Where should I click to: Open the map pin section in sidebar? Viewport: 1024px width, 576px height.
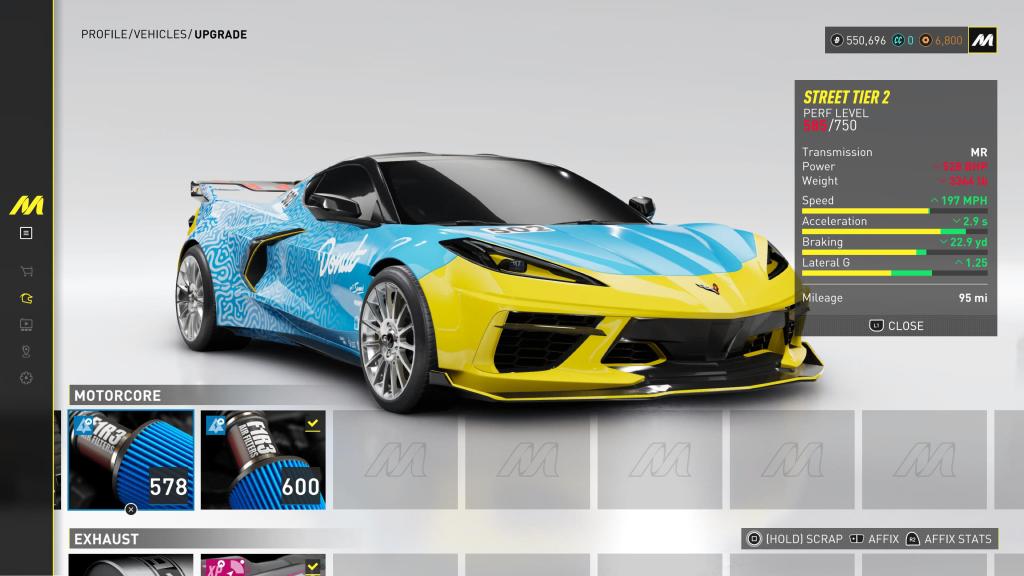pyautogui.click(x=26, y=351)
